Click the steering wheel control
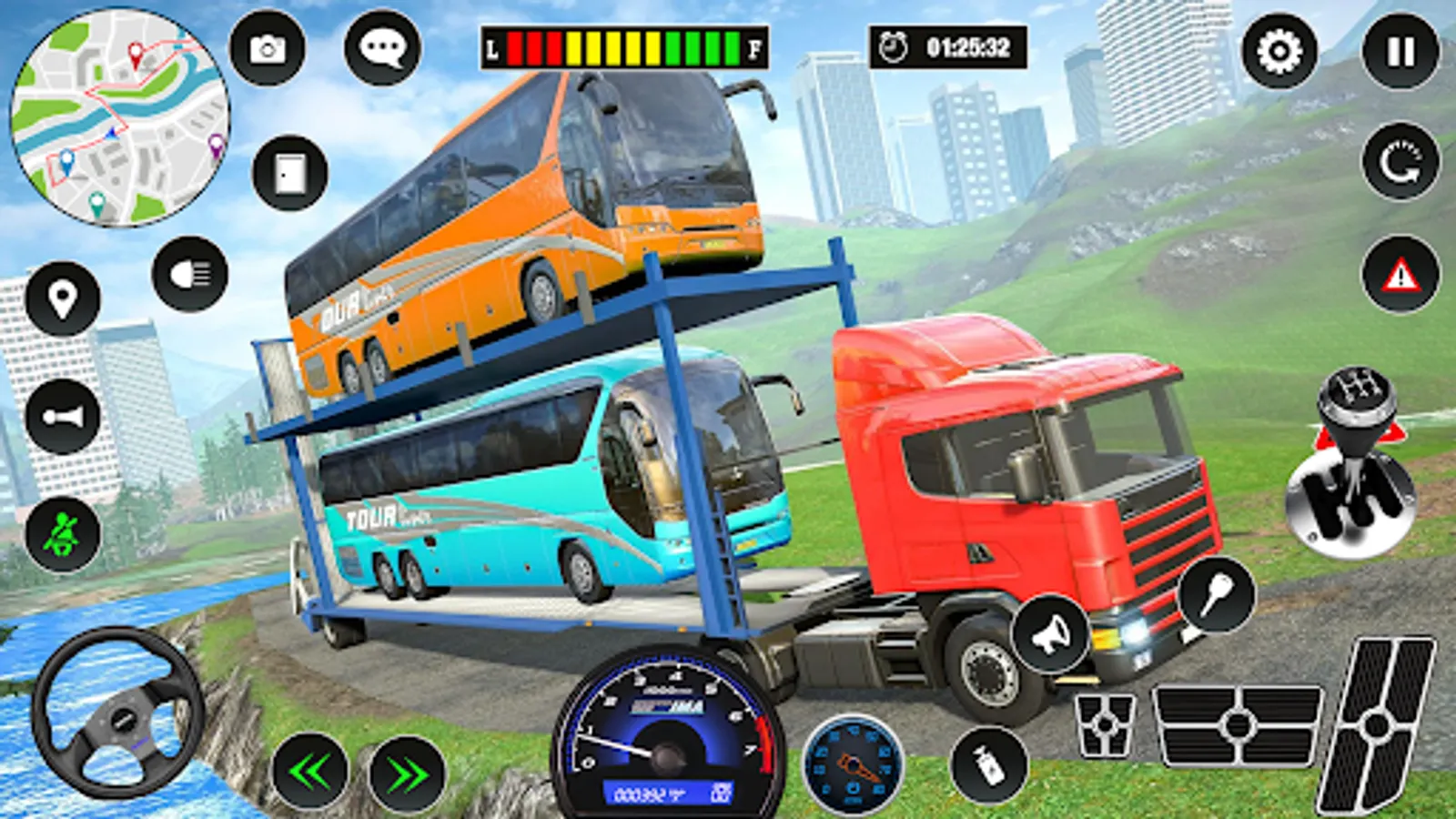 tap(118, 713)
